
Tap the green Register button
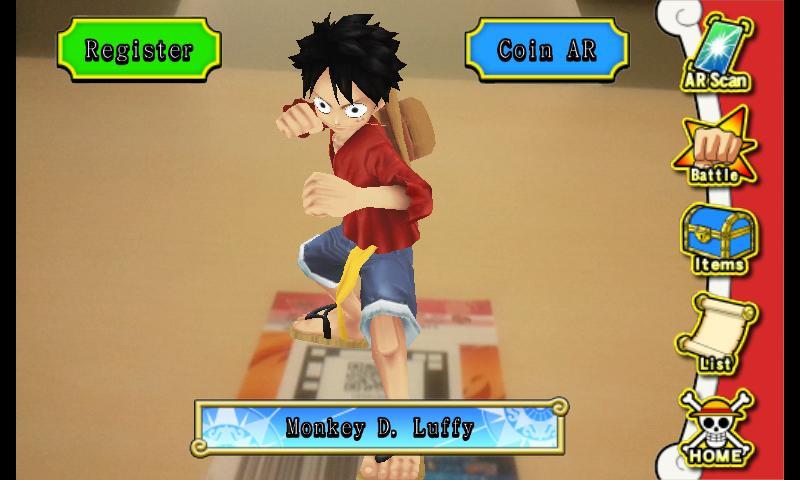[x=138, y=49]
